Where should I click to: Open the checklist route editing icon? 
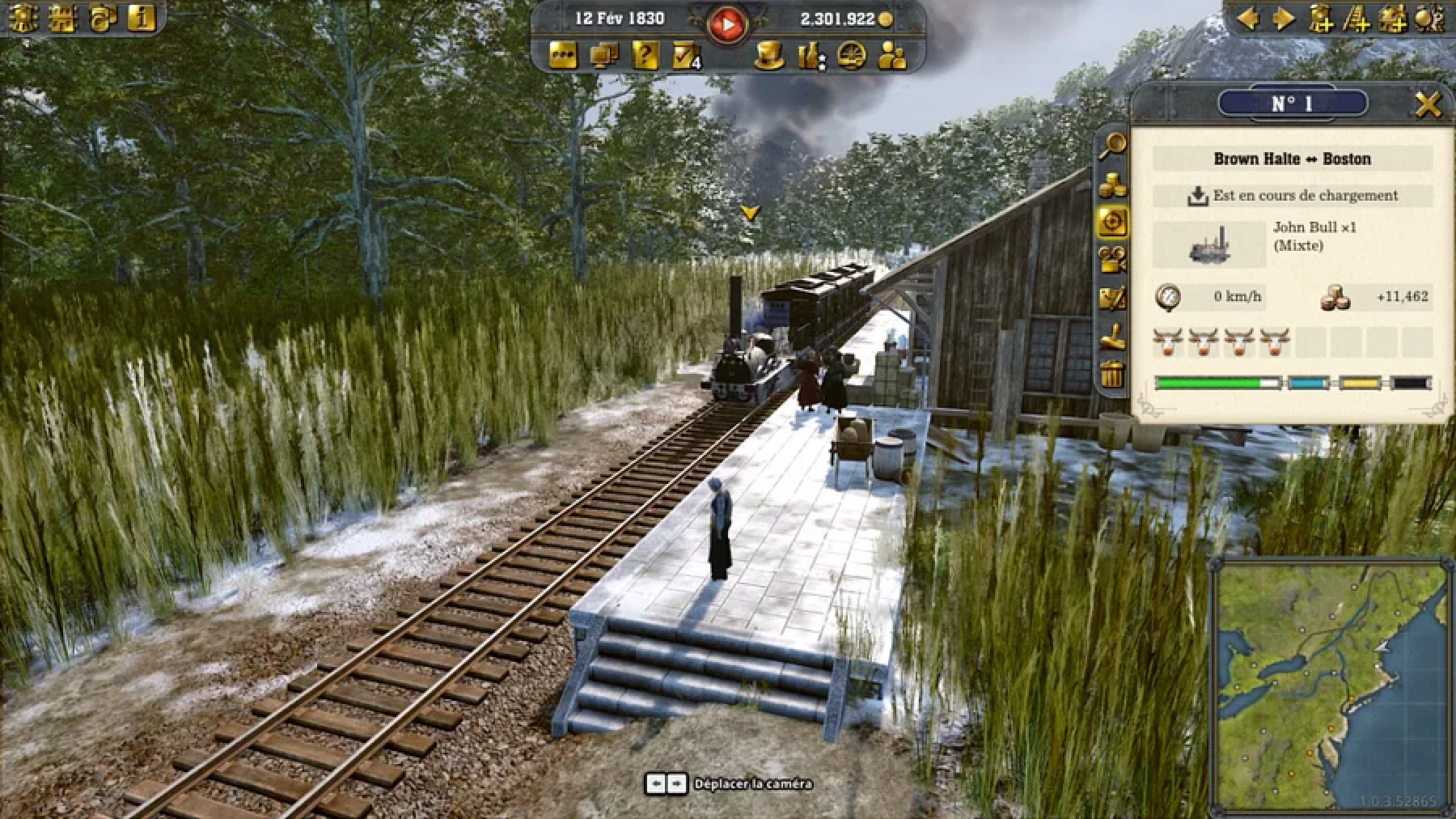(1112, 299)
